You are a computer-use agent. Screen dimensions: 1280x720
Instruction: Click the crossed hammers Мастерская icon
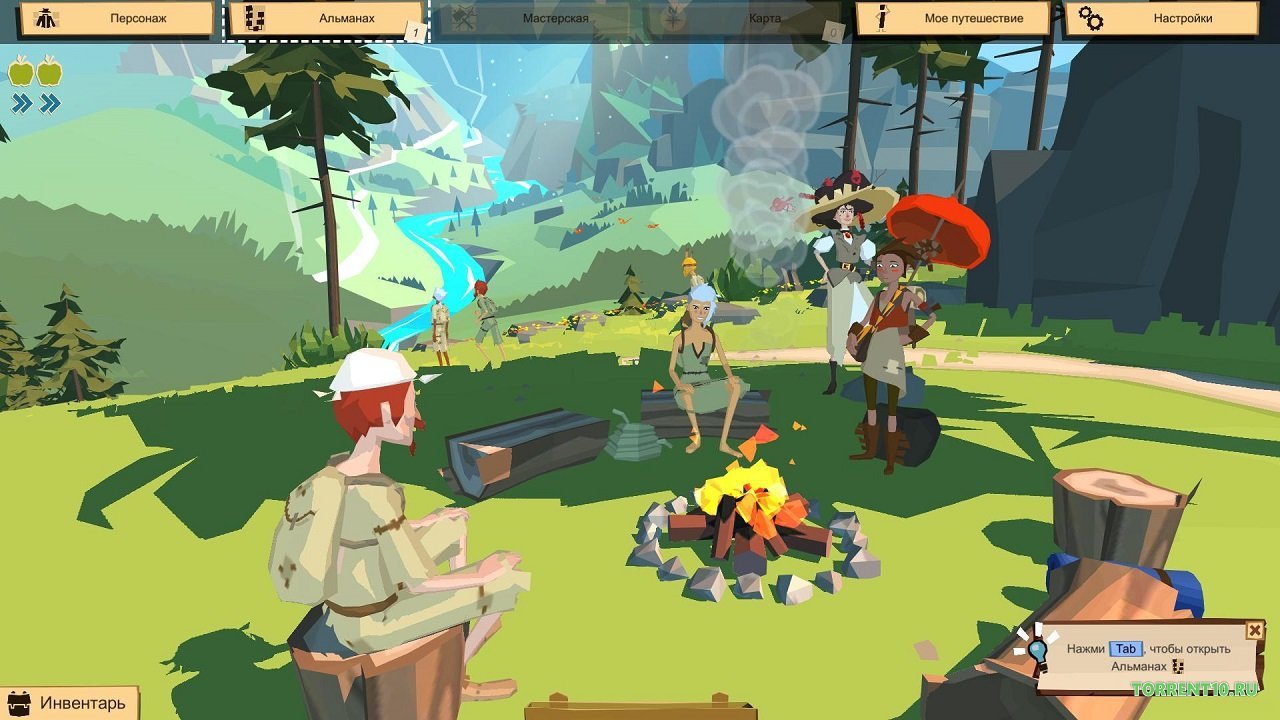463,17
